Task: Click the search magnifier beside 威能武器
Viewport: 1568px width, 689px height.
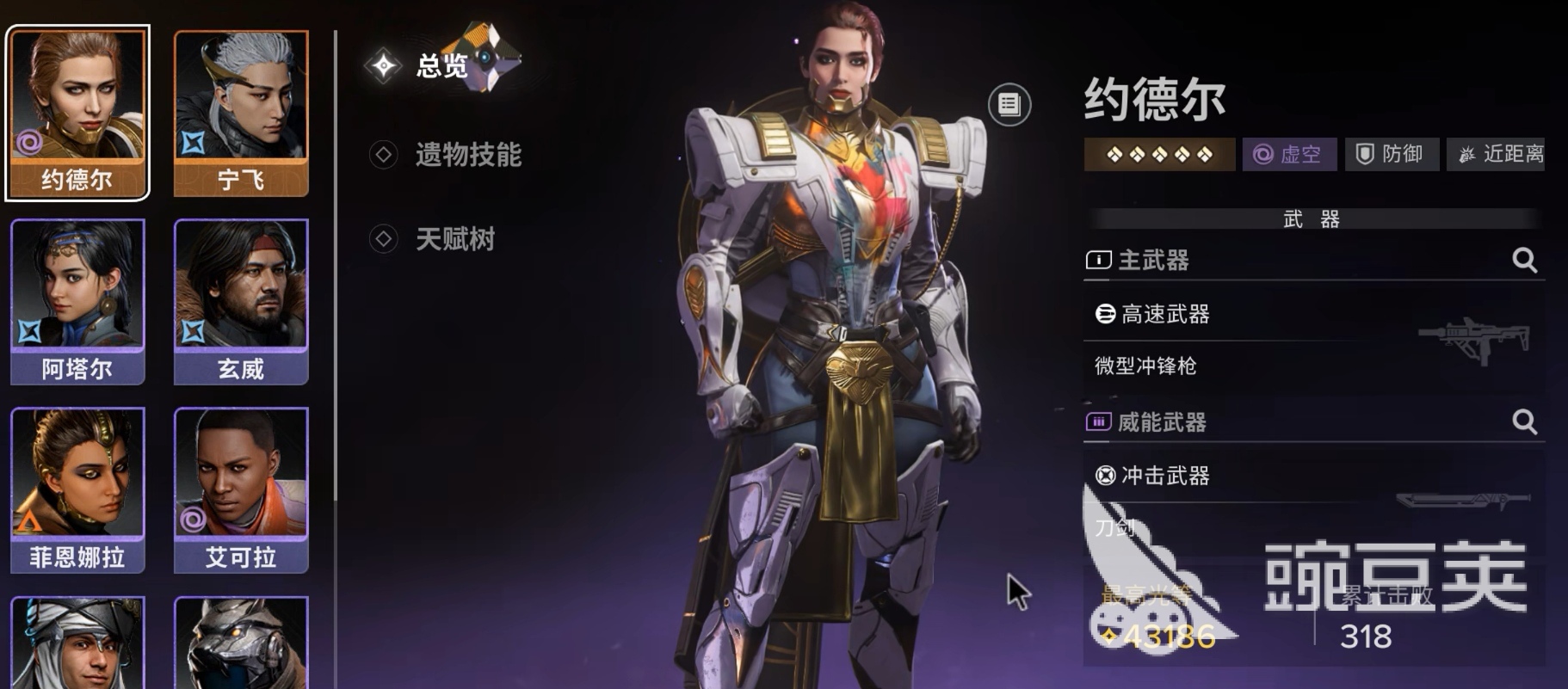Action: point(1525,421)
